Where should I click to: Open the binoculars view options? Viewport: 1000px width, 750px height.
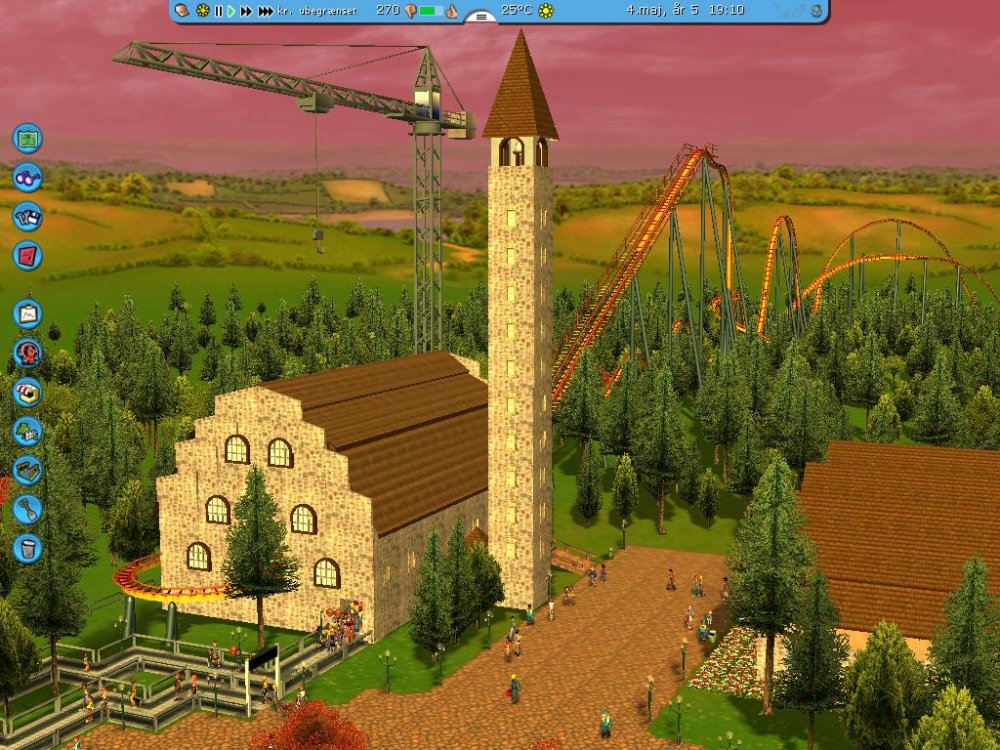[x=28, y=177]
